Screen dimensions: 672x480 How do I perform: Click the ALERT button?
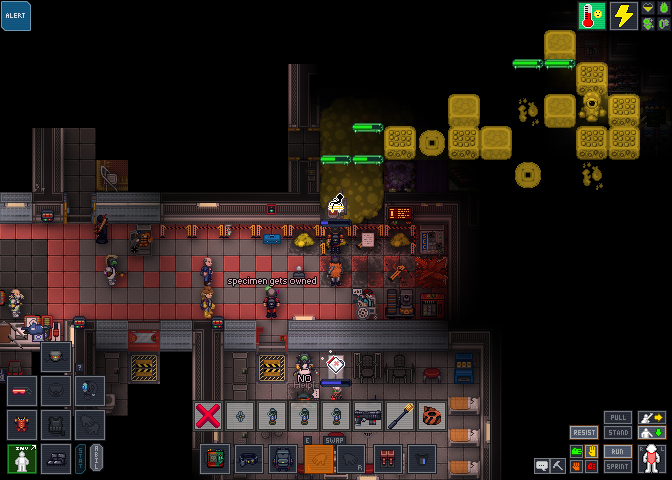(x=16, y=16)
